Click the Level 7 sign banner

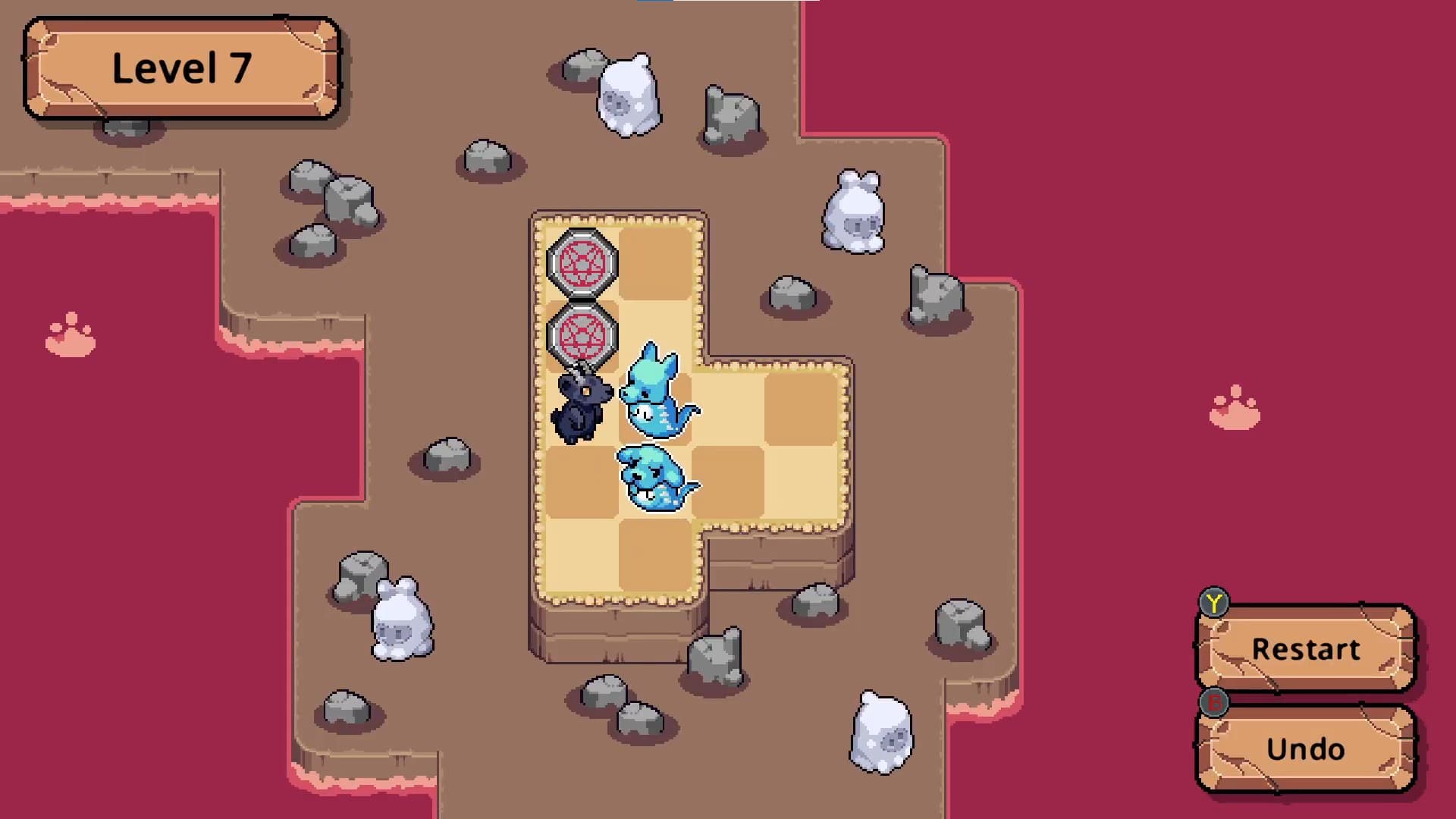click(x=182, y=67)
